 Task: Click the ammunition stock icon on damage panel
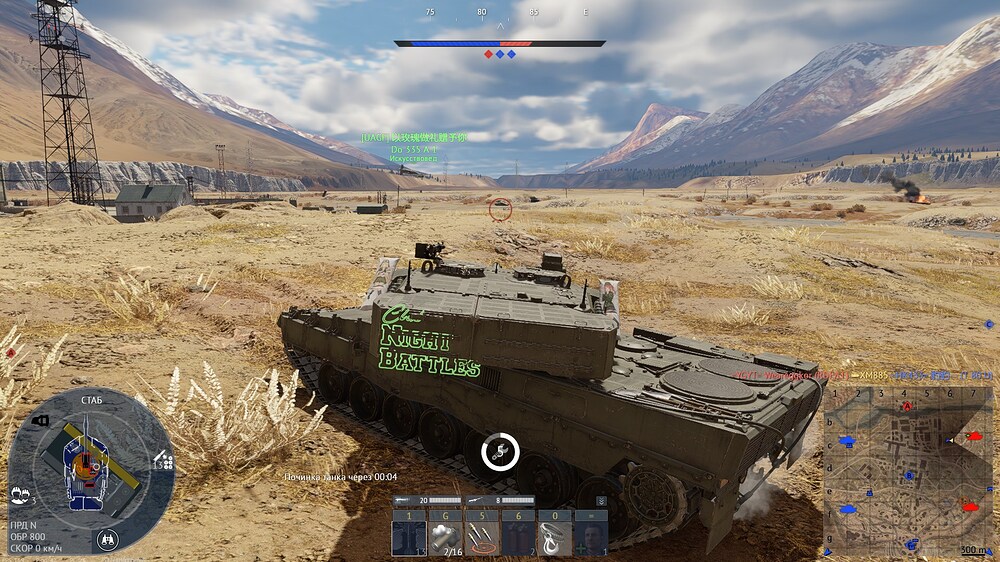(x=163, y=461)
